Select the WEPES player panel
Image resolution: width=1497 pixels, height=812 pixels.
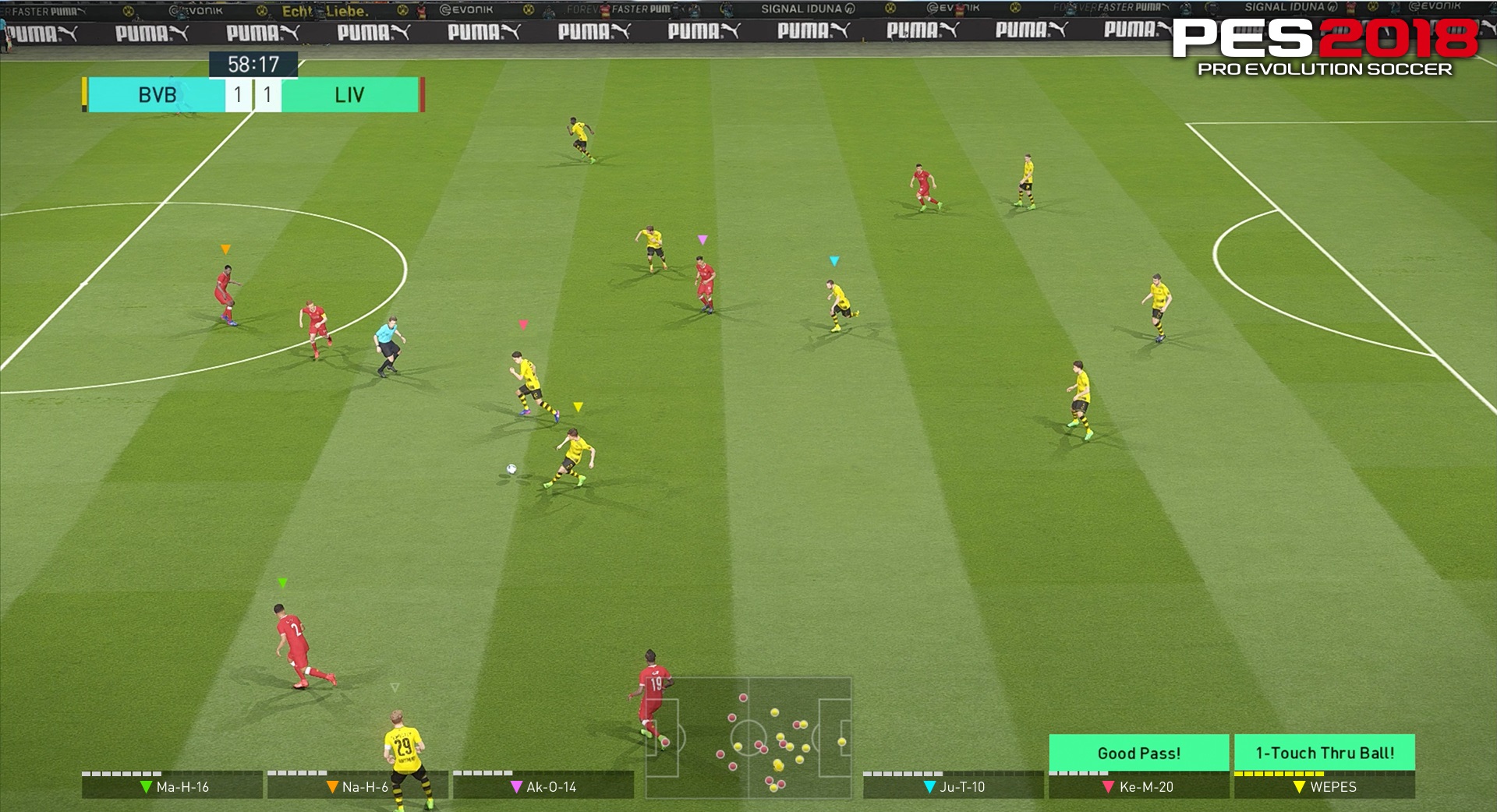tap(1324, 786)
